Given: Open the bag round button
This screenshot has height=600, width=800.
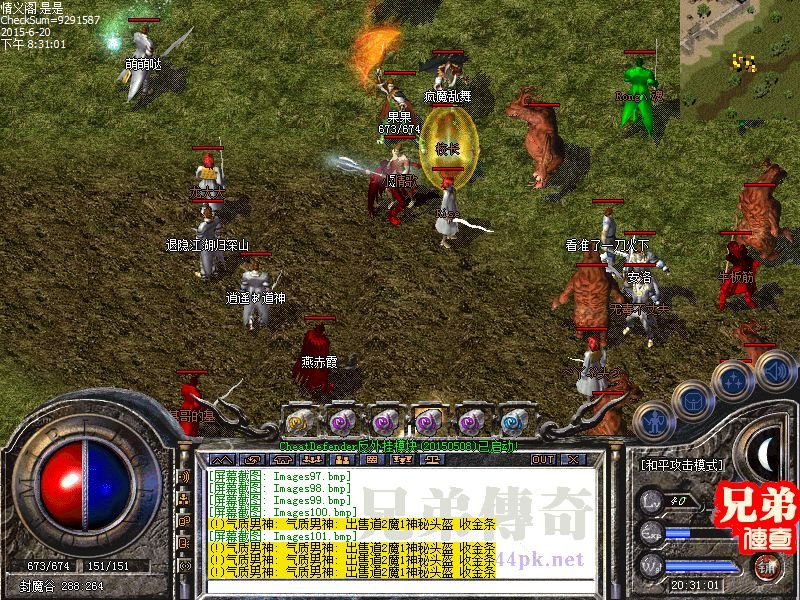Looking at the screenshot, I should pyautogui.click(x=692, y=399).
